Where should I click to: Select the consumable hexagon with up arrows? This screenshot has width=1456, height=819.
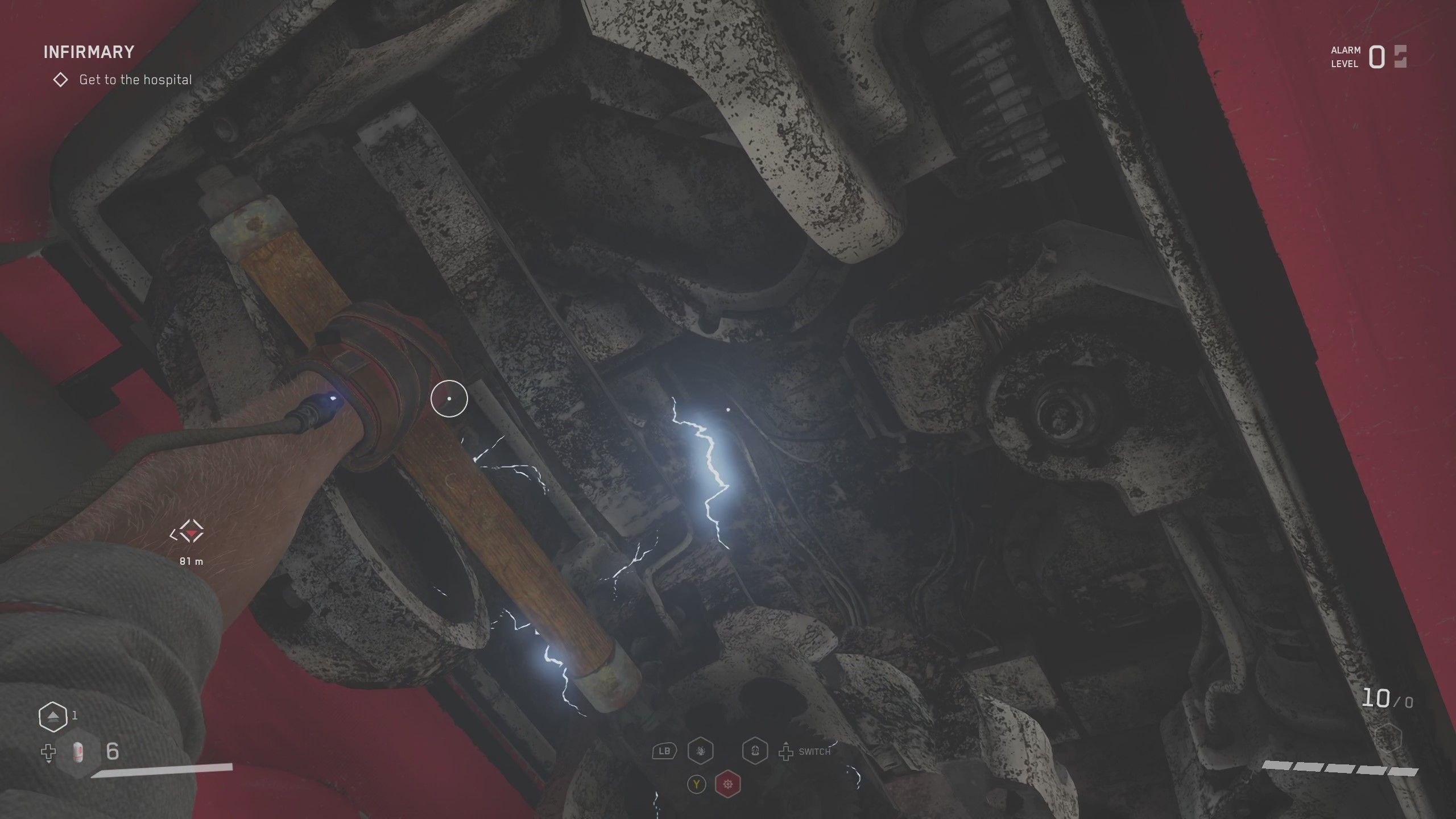point(52,716)
